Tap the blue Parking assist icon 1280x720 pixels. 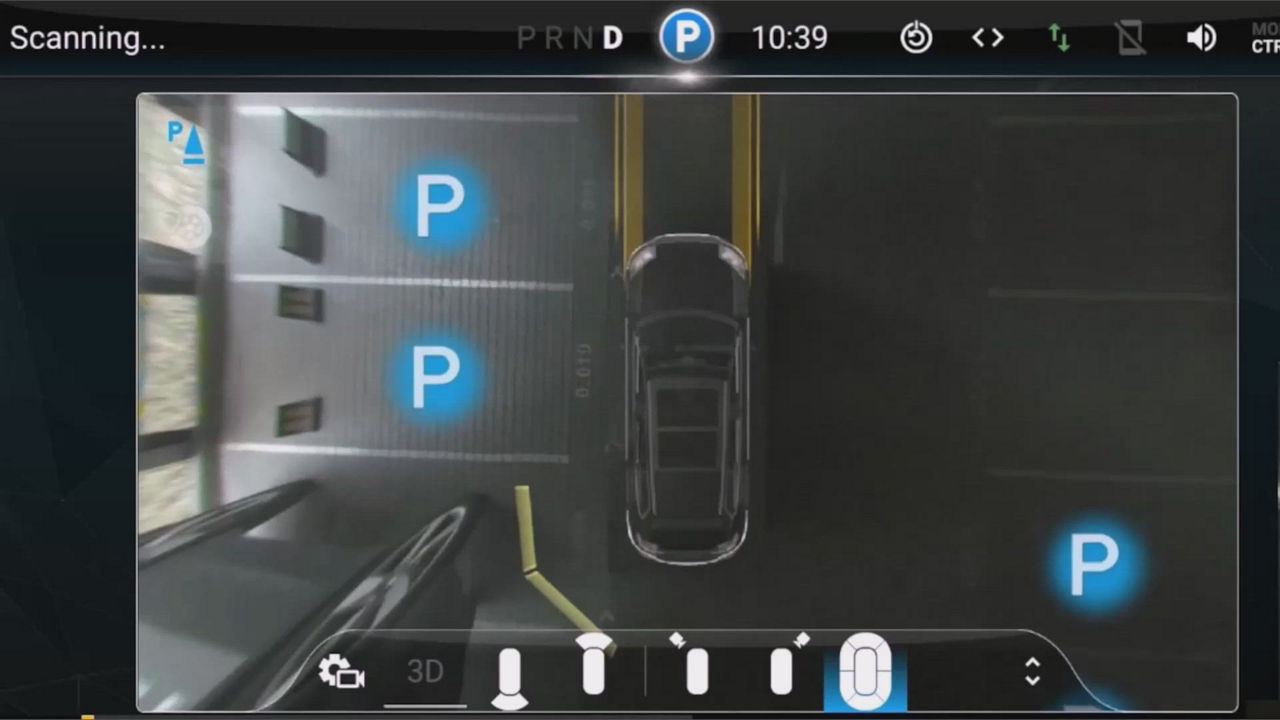point(686,37)
